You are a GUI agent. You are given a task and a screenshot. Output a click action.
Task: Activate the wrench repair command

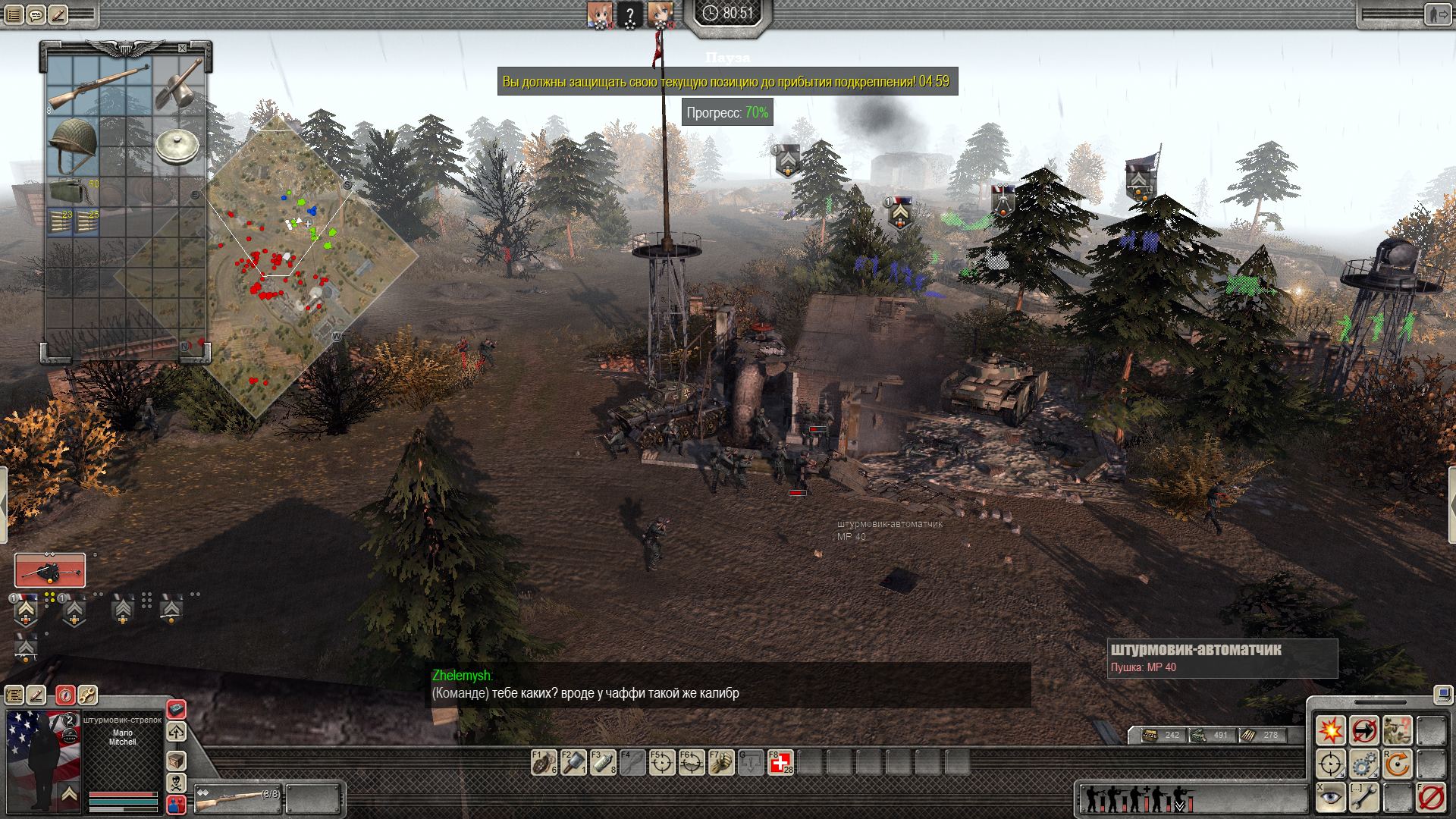point(1363,796)
